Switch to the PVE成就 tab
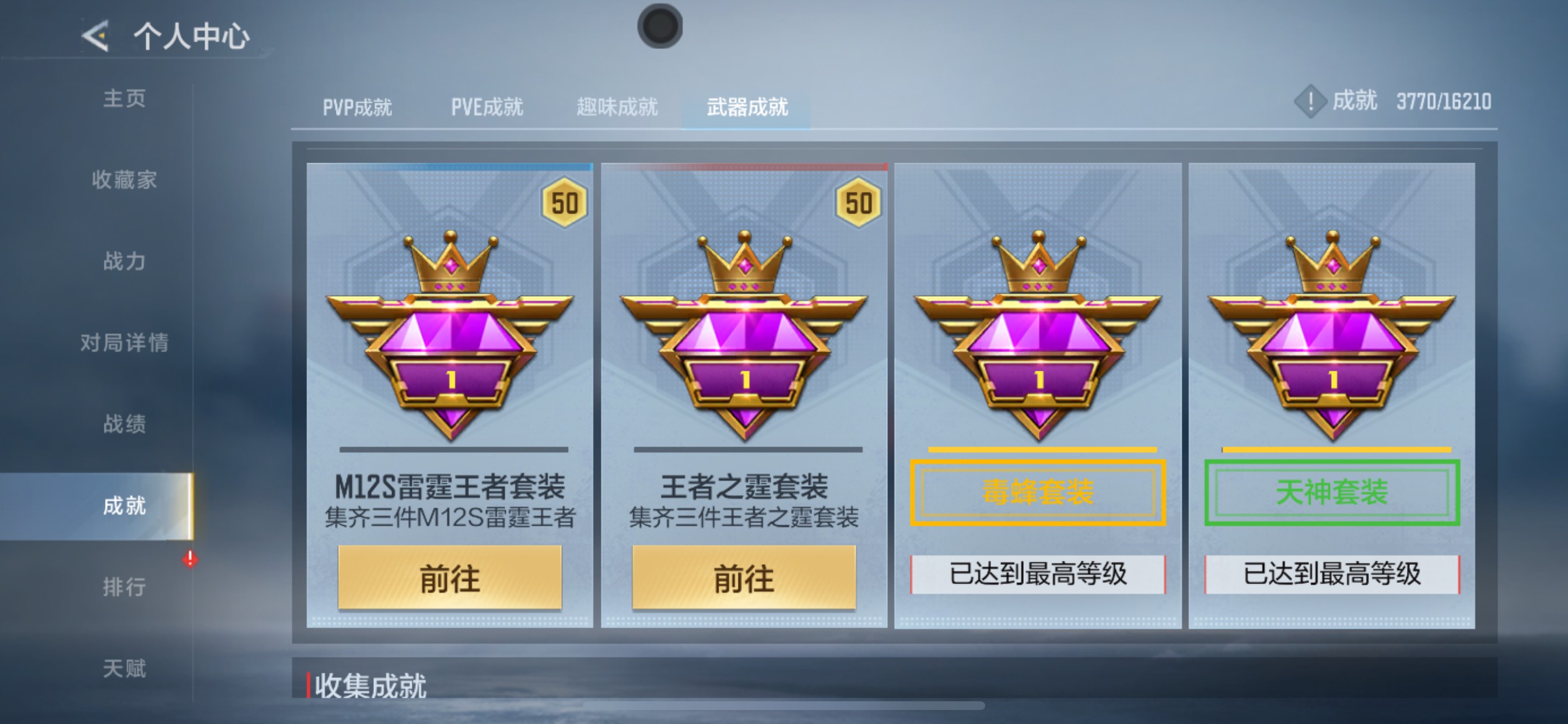The height and width of the screenshot is (724, 1568). click(x=487, y=107)
